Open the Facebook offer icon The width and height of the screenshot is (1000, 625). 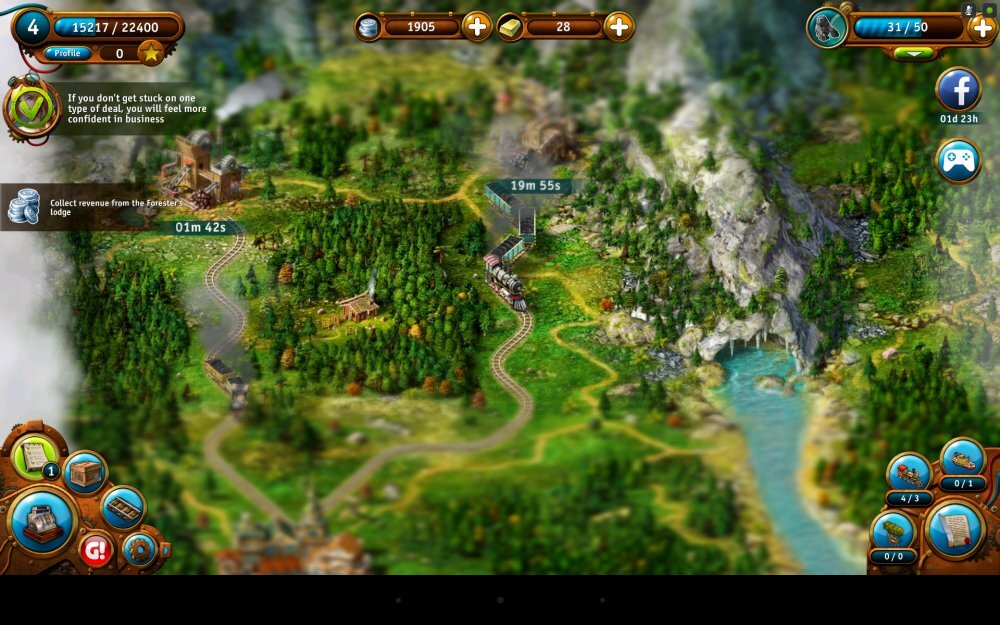pyautogui.click(x=958, y=90)
